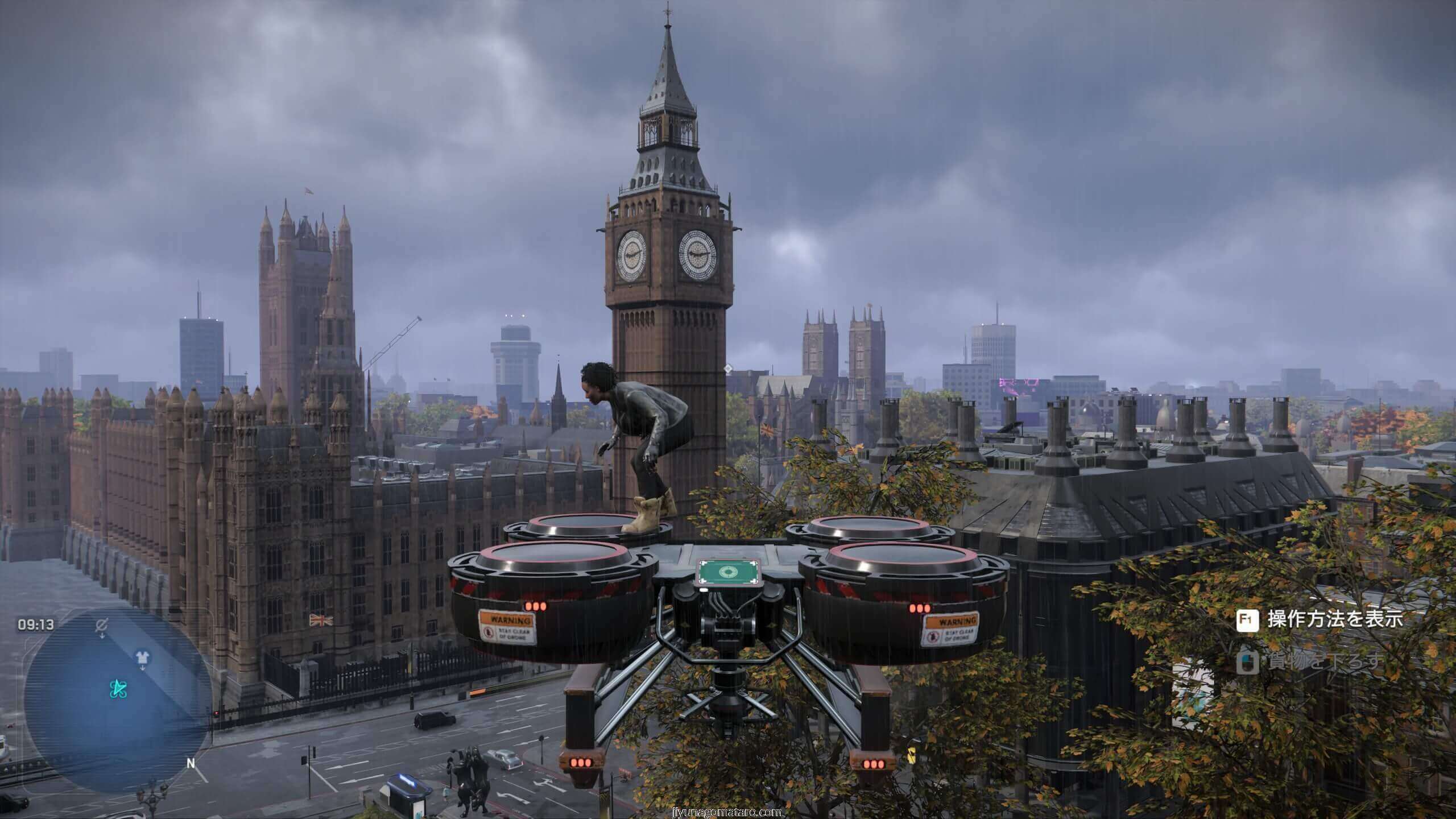Screen dimensions: 1456x819
Task: Select the slashed-circle marker on minimap
Action: (102, 626)
